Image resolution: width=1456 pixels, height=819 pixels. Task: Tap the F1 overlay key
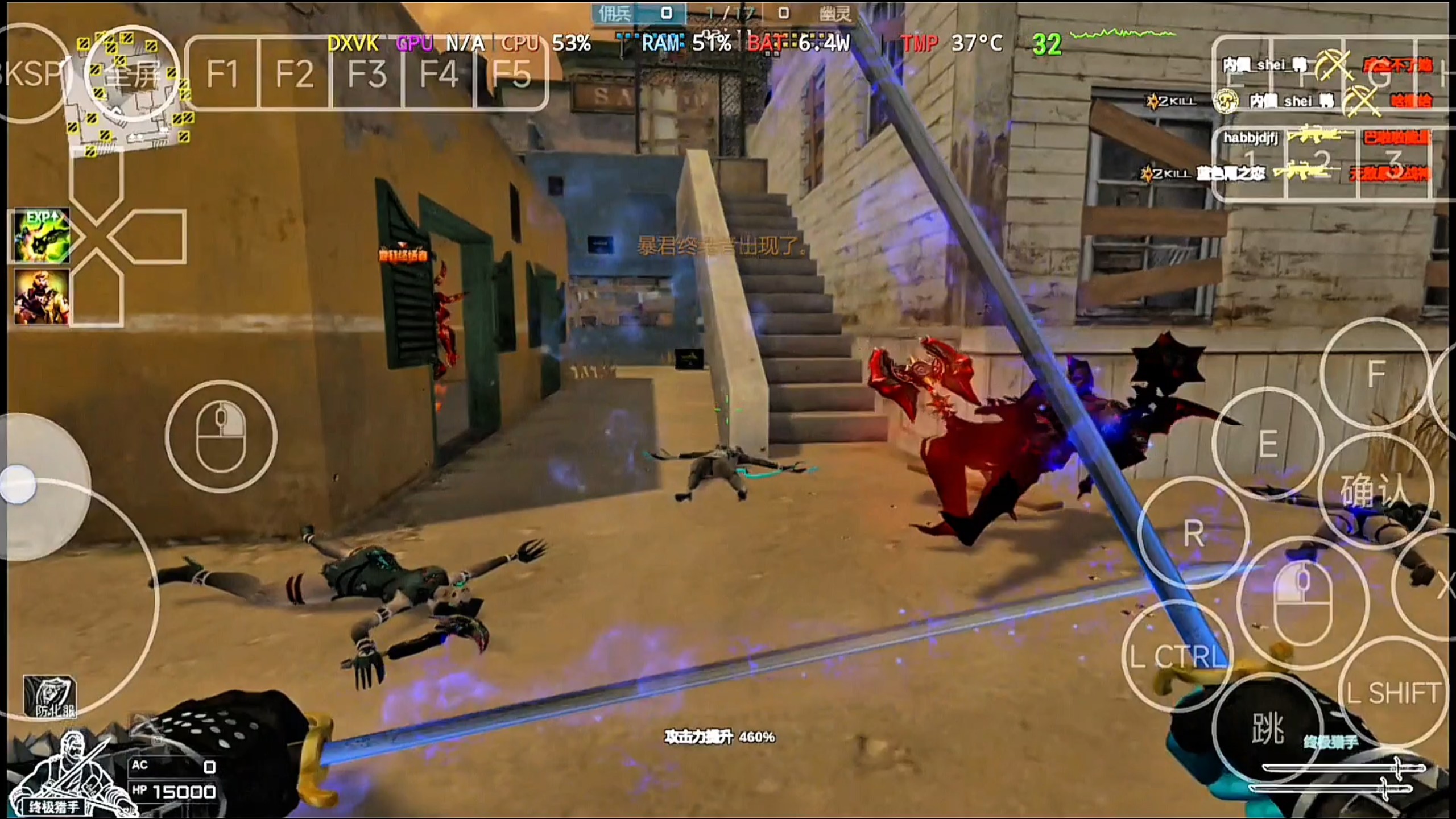pyautogui.click(x=222, y=73)
